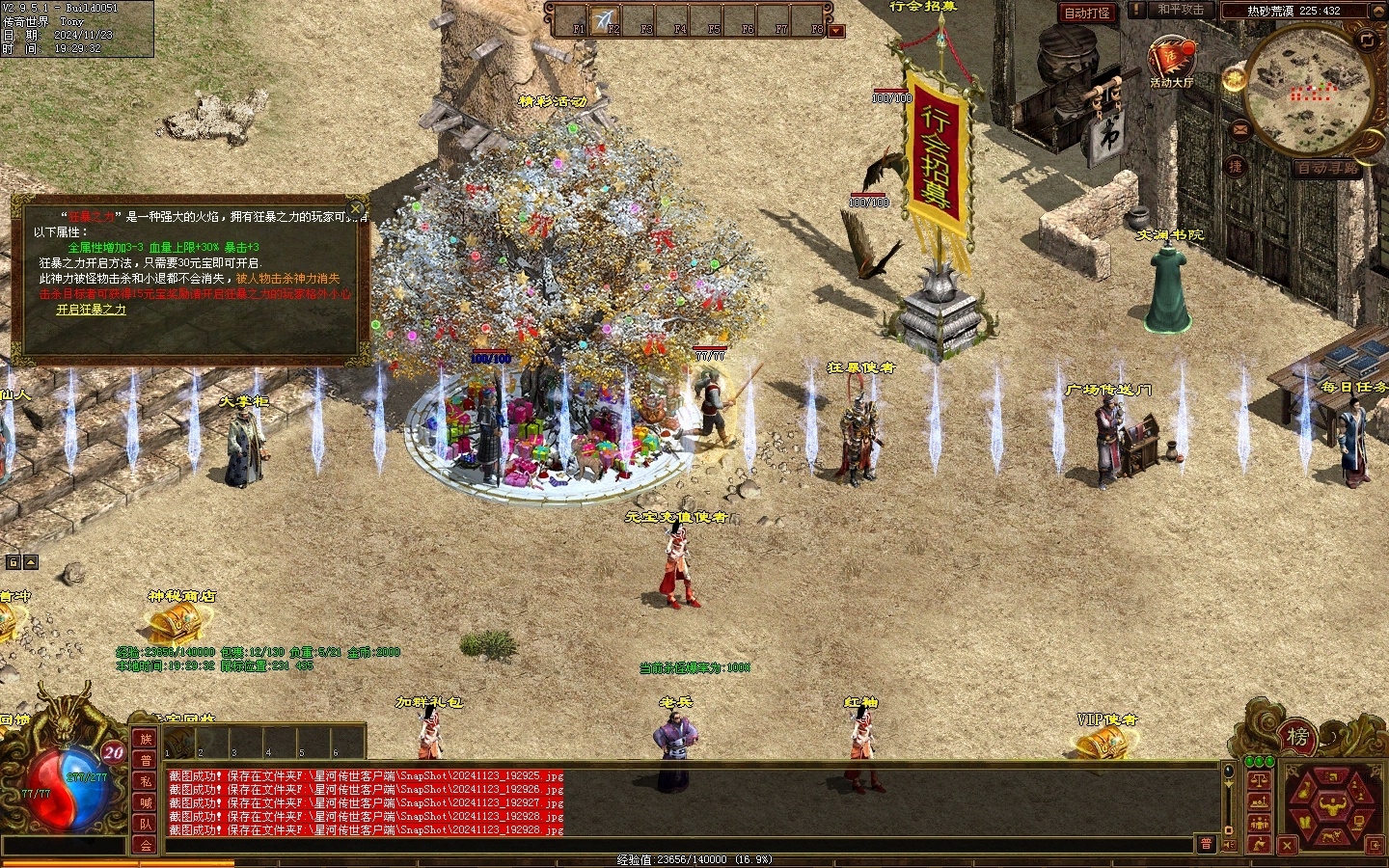Switch chat to the 队 team channel

[146, 824]
